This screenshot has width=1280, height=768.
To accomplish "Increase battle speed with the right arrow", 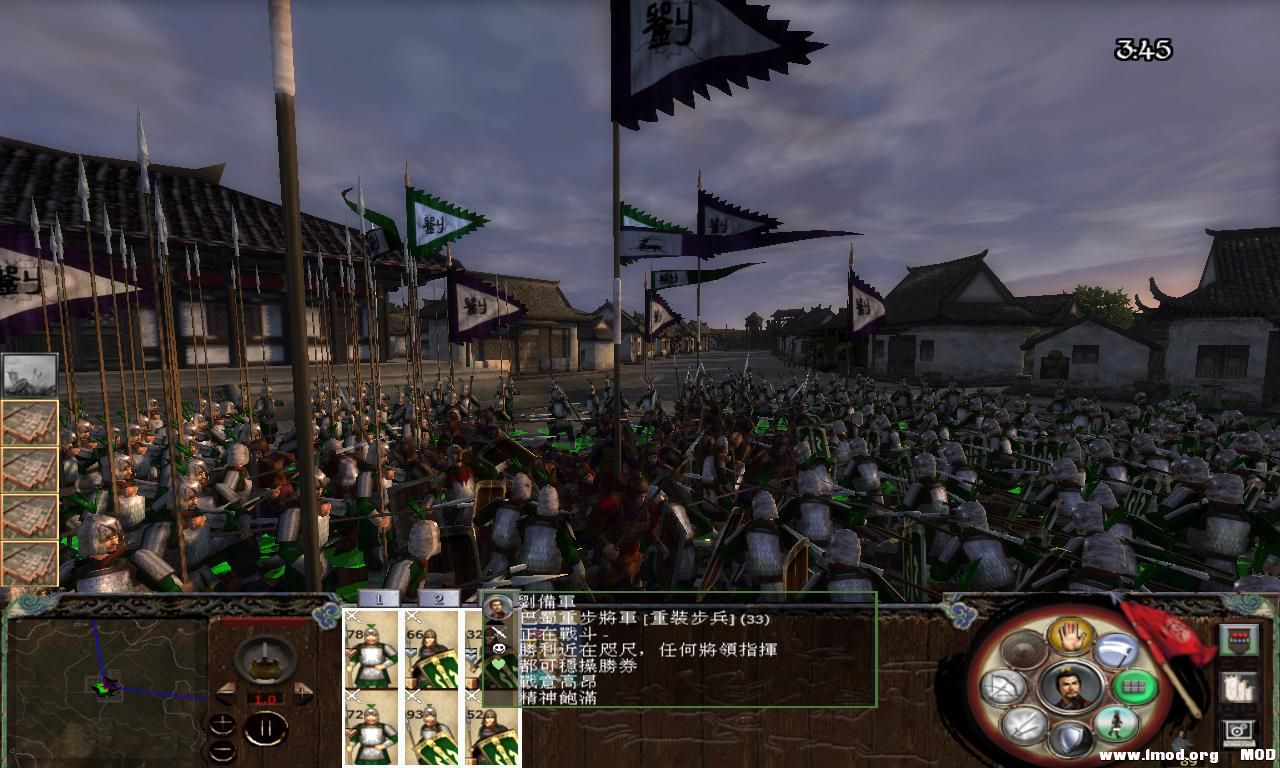I will tap(303, 692).
